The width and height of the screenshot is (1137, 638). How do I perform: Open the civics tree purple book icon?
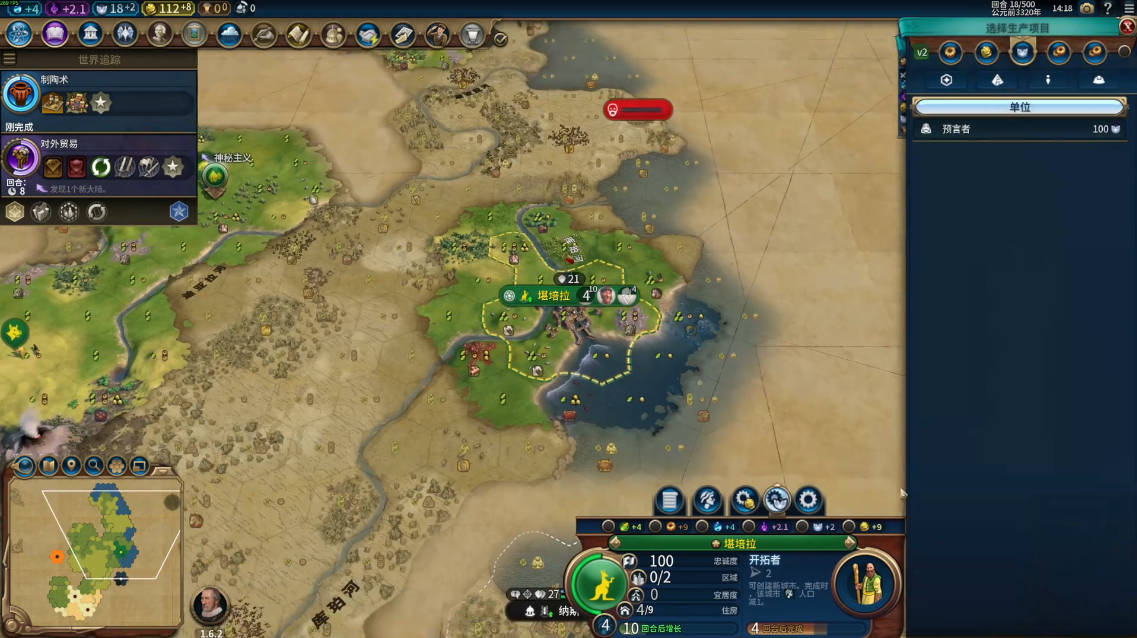click(55, 34)
